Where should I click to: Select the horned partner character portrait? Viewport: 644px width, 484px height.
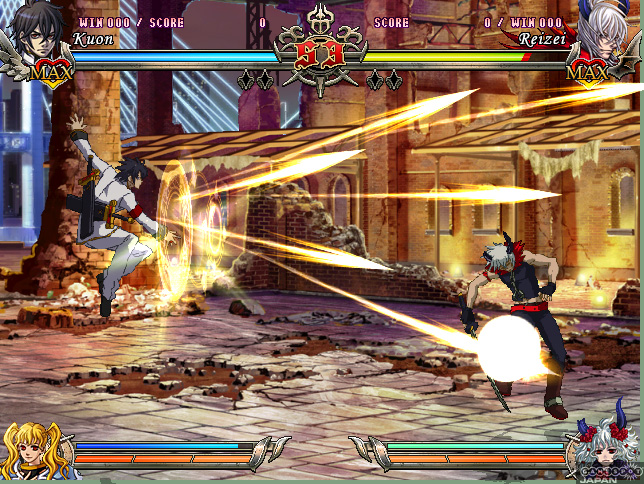point(607,449)
